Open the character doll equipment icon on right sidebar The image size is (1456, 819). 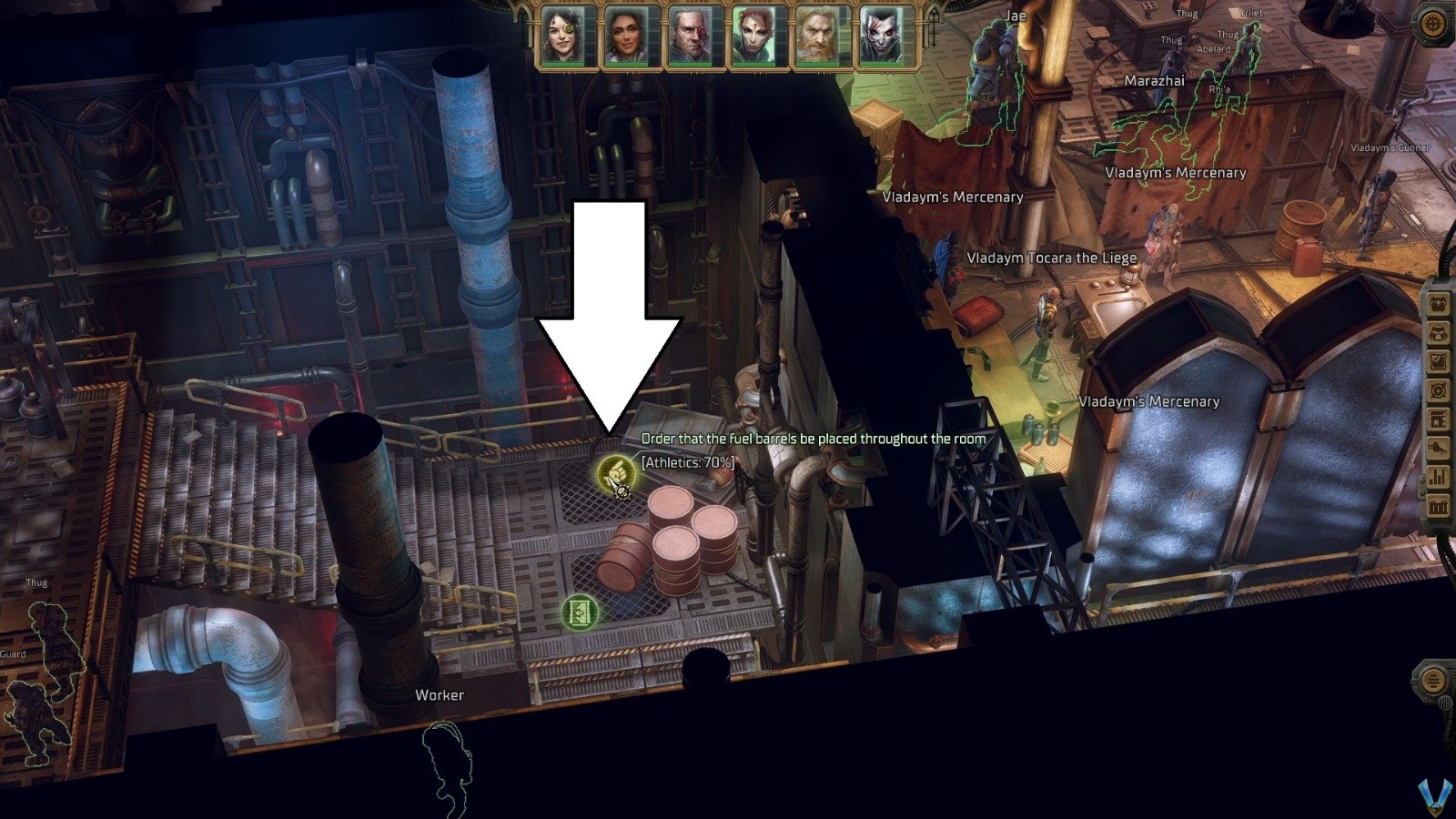1438,303
